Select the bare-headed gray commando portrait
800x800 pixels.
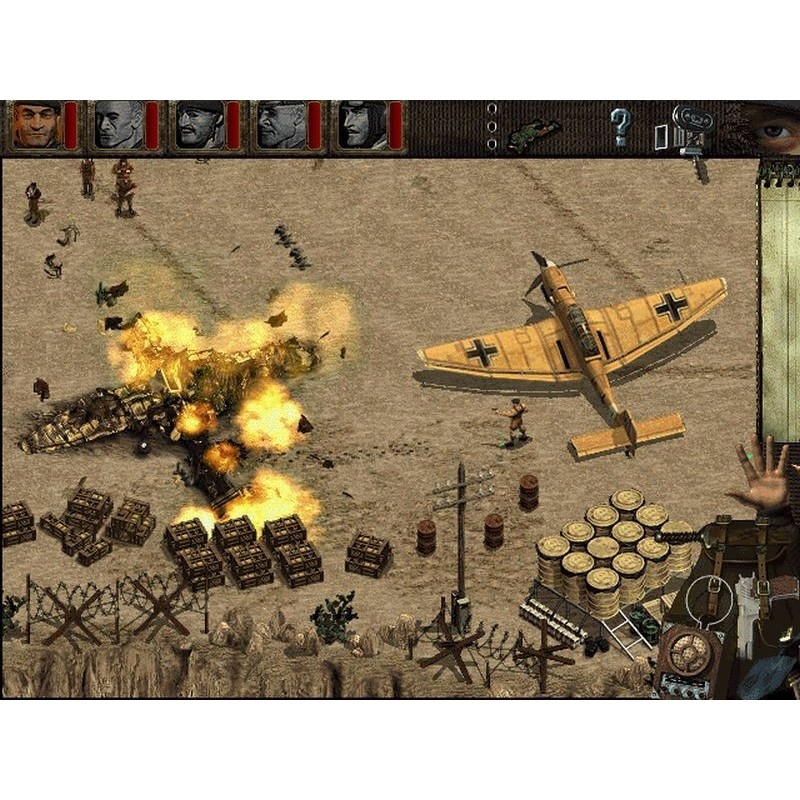119,125
